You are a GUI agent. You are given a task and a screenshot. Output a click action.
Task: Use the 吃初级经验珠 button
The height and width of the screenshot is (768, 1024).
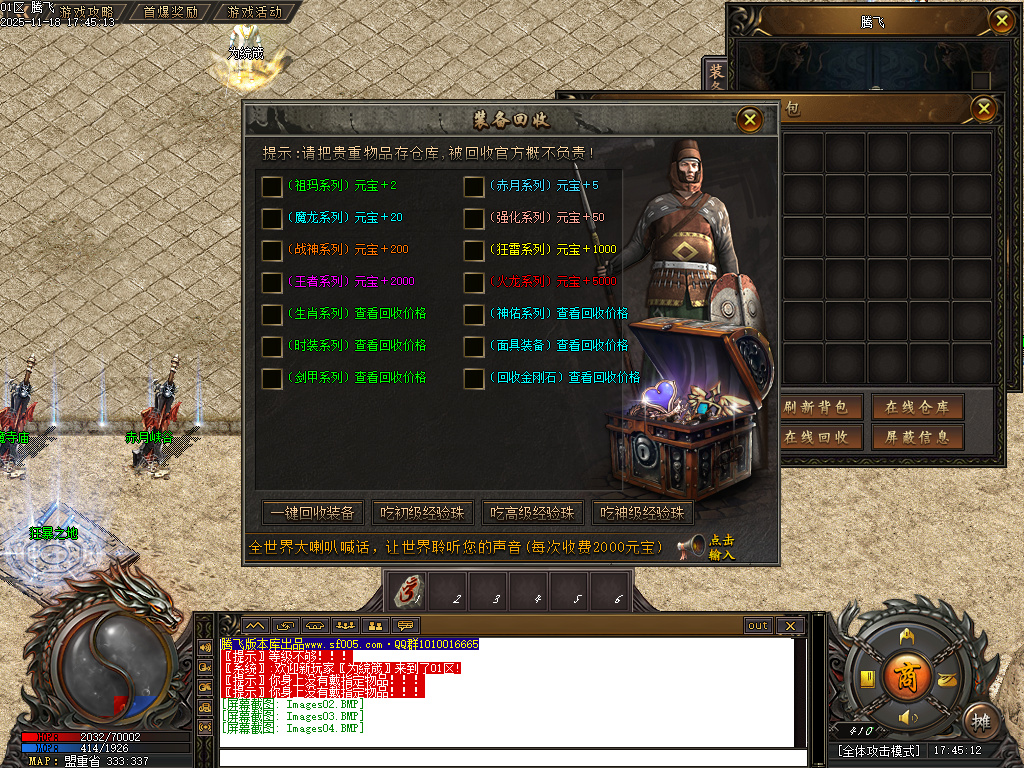(422, 513)
